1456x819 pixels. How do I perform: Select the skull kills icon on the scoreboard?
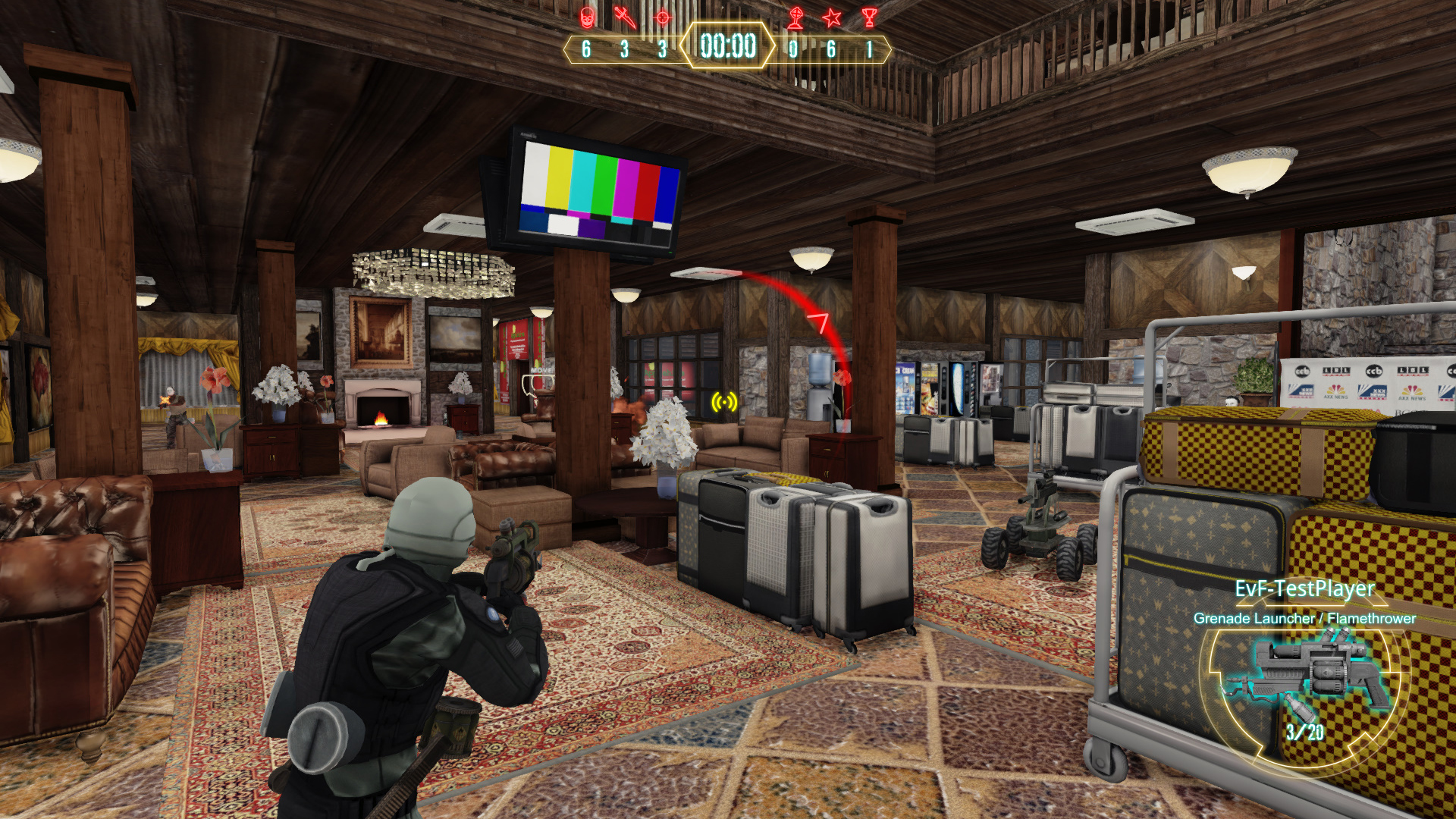pos(588,18)
